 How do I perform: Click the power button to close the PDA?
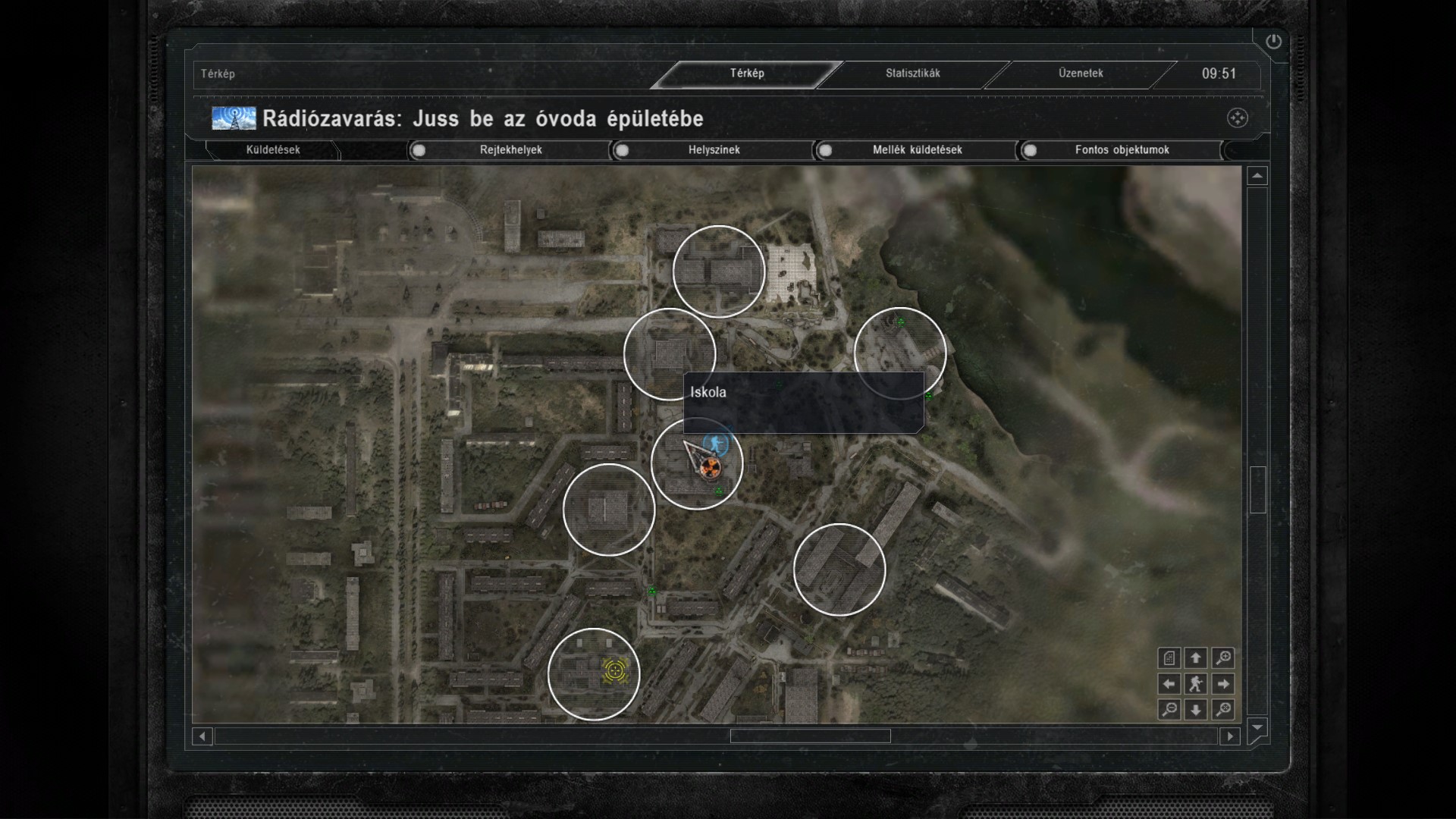(x=1273, y=42)
